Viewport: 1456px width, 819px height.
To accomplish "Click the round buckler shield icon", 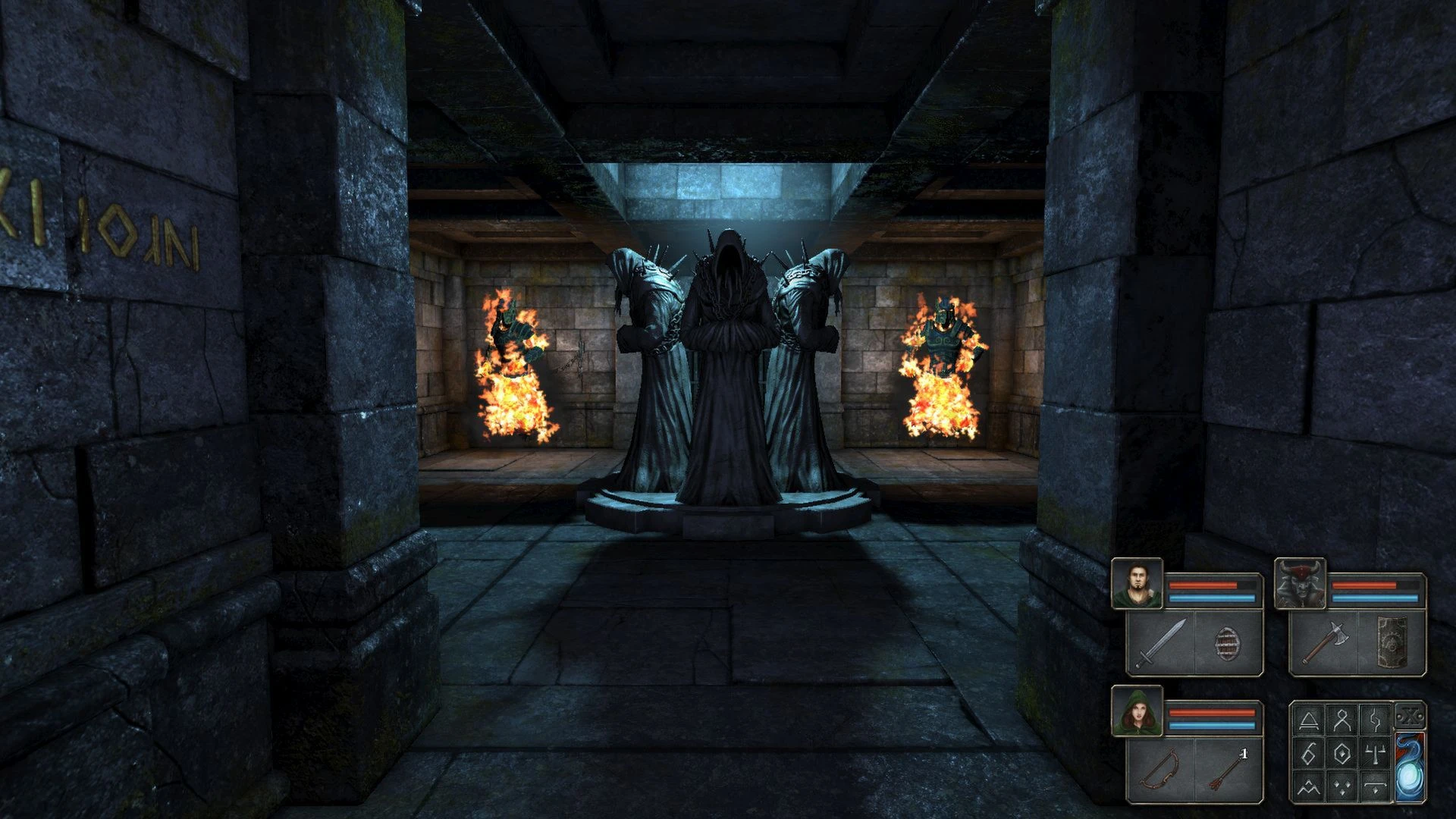I will (x=1228, y=645).
